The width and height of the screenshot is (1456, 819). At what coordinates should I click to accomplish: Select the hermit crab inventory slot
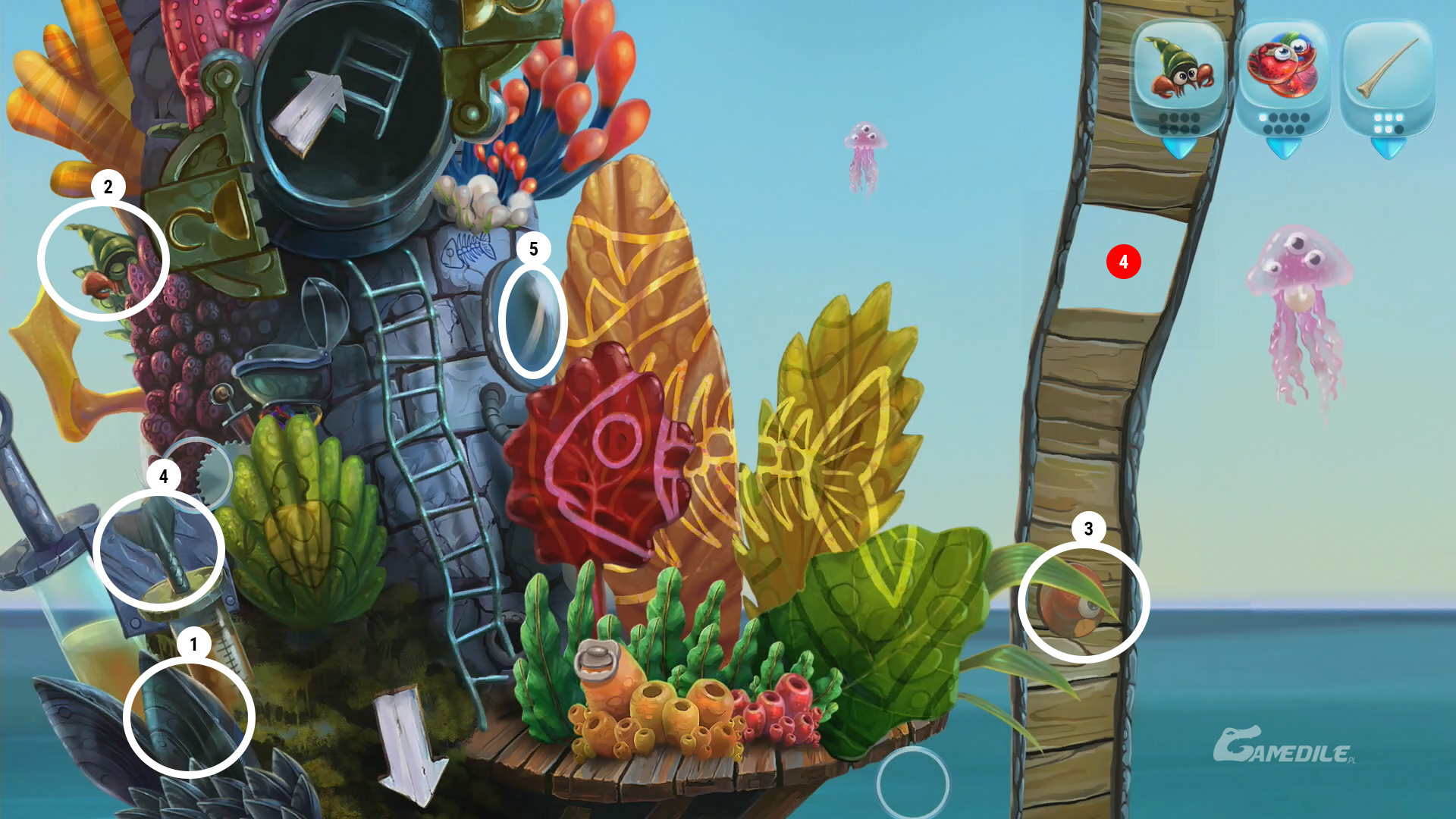tap(1178, 76)
